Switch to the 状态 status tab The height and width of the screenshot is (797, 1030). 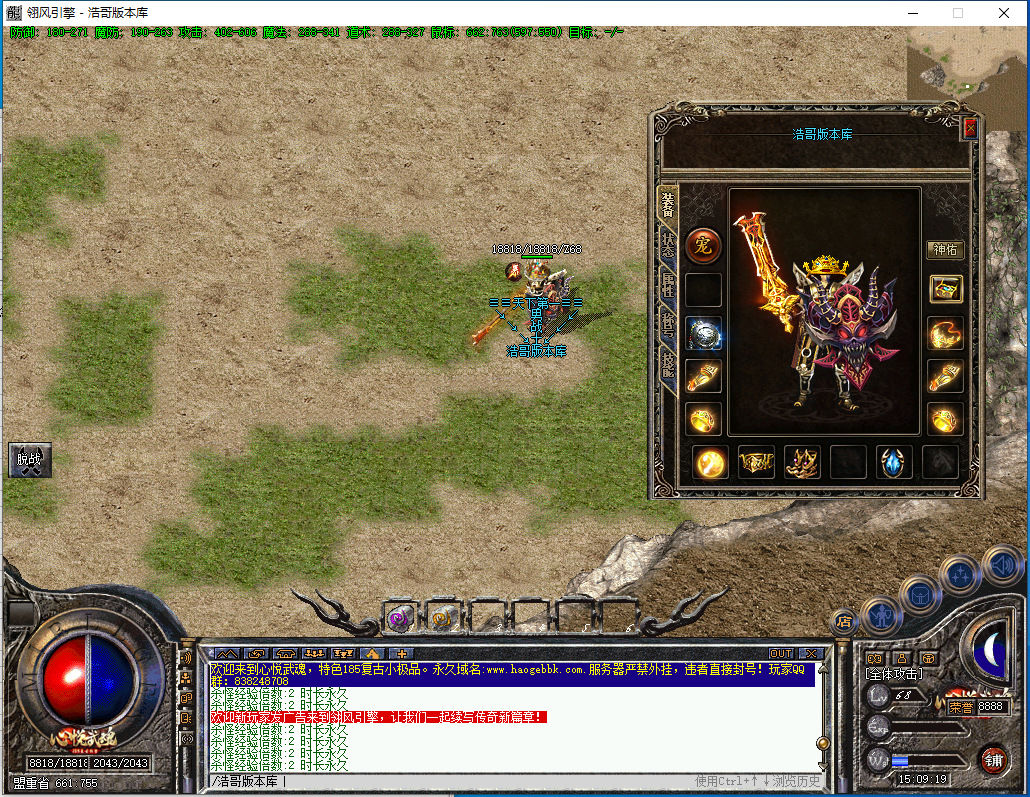(x=667, y=245)
